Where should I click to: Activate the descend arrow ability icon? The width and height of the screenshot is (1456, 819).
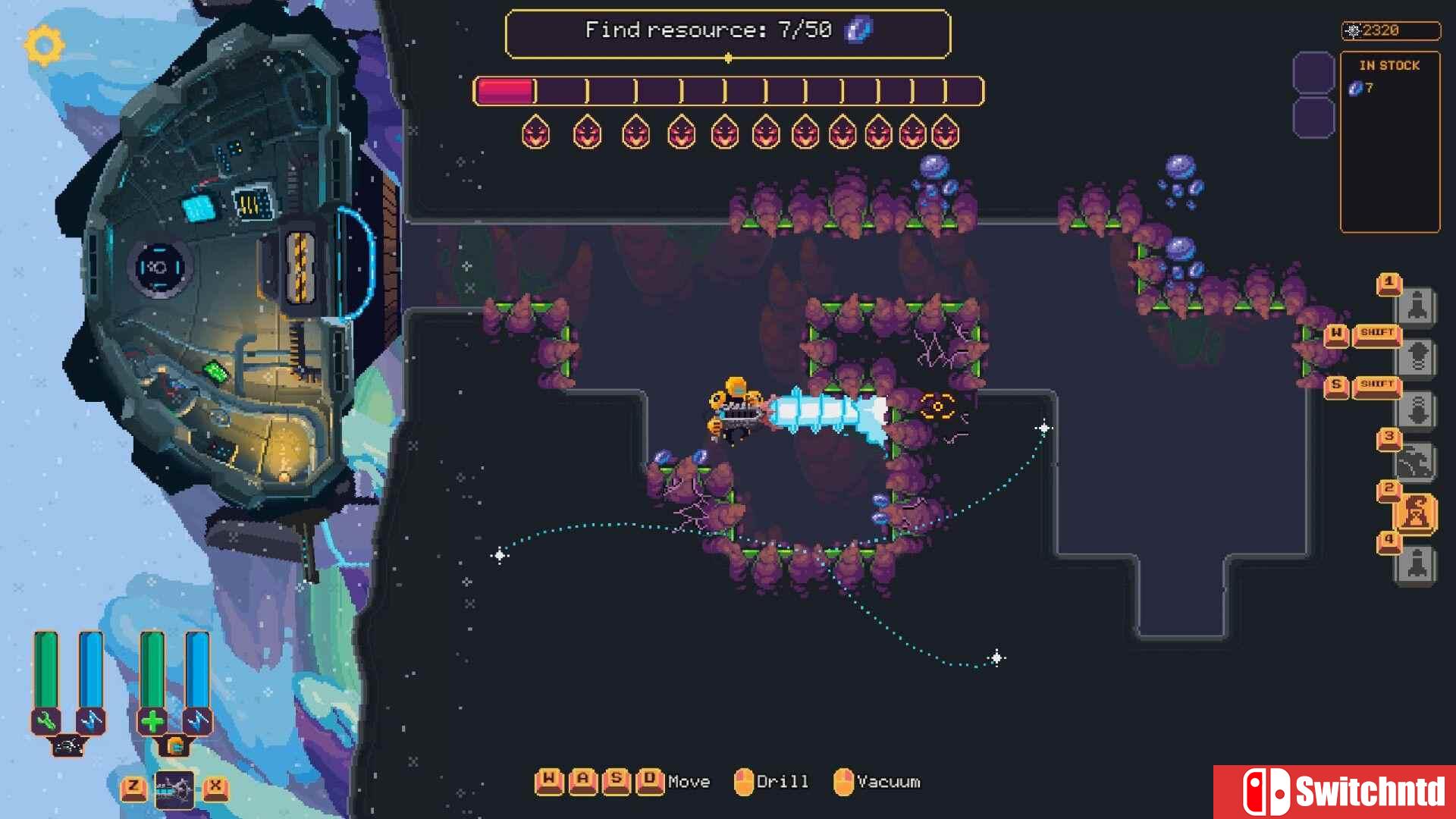(x=1417, y=409)
